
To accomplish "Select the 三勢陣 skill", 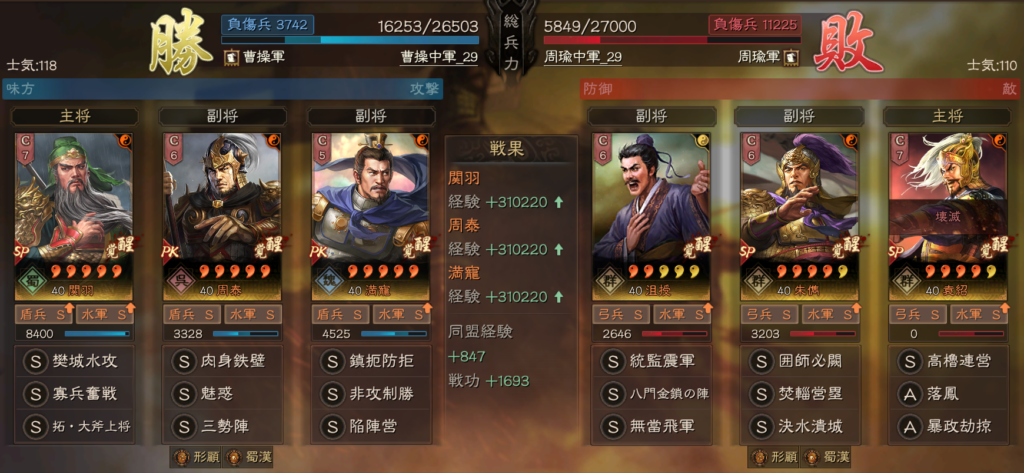I will (x=224, y=426).
